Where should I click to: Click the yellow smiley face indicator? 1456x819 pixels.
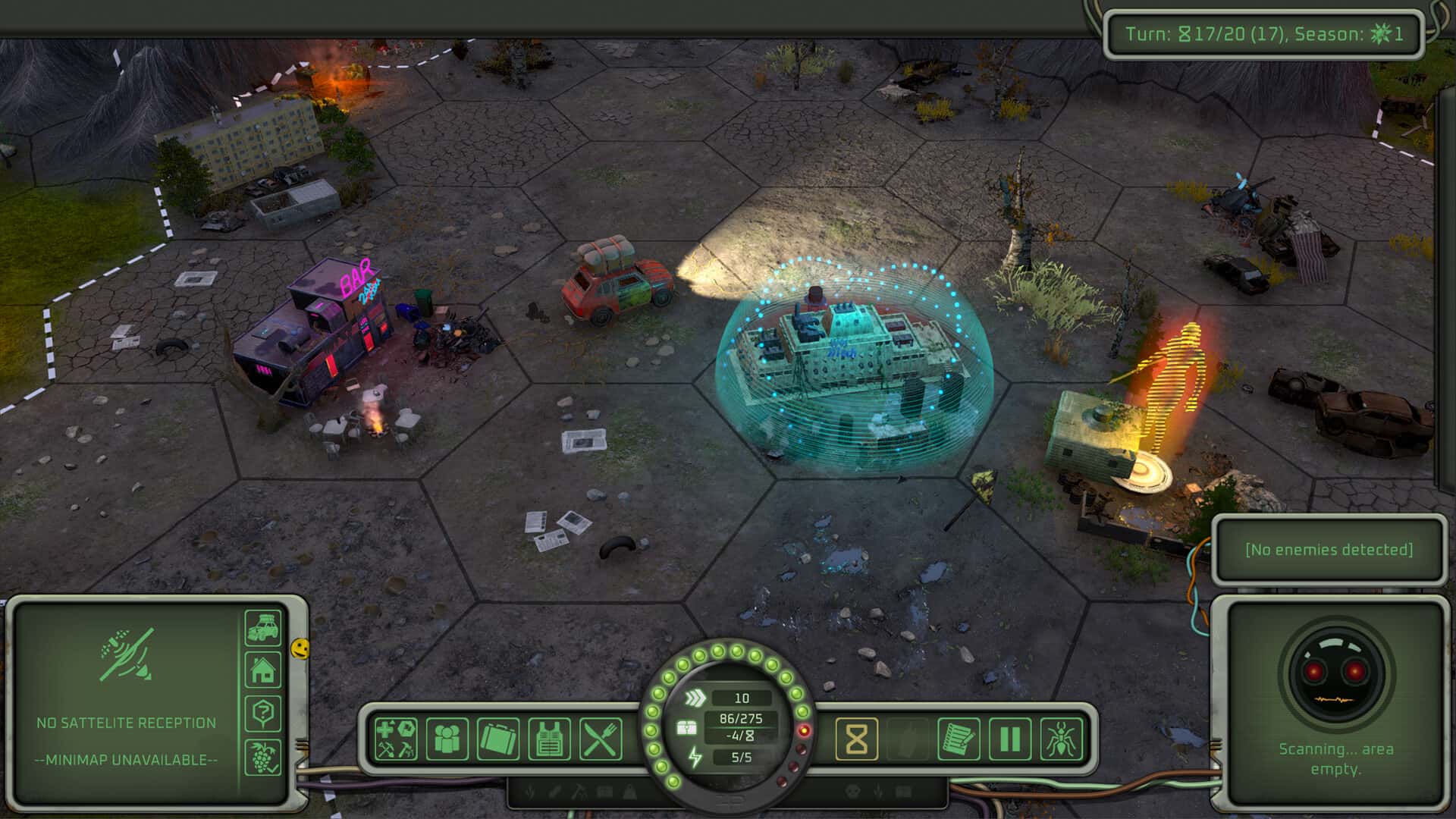pos(300,648)
